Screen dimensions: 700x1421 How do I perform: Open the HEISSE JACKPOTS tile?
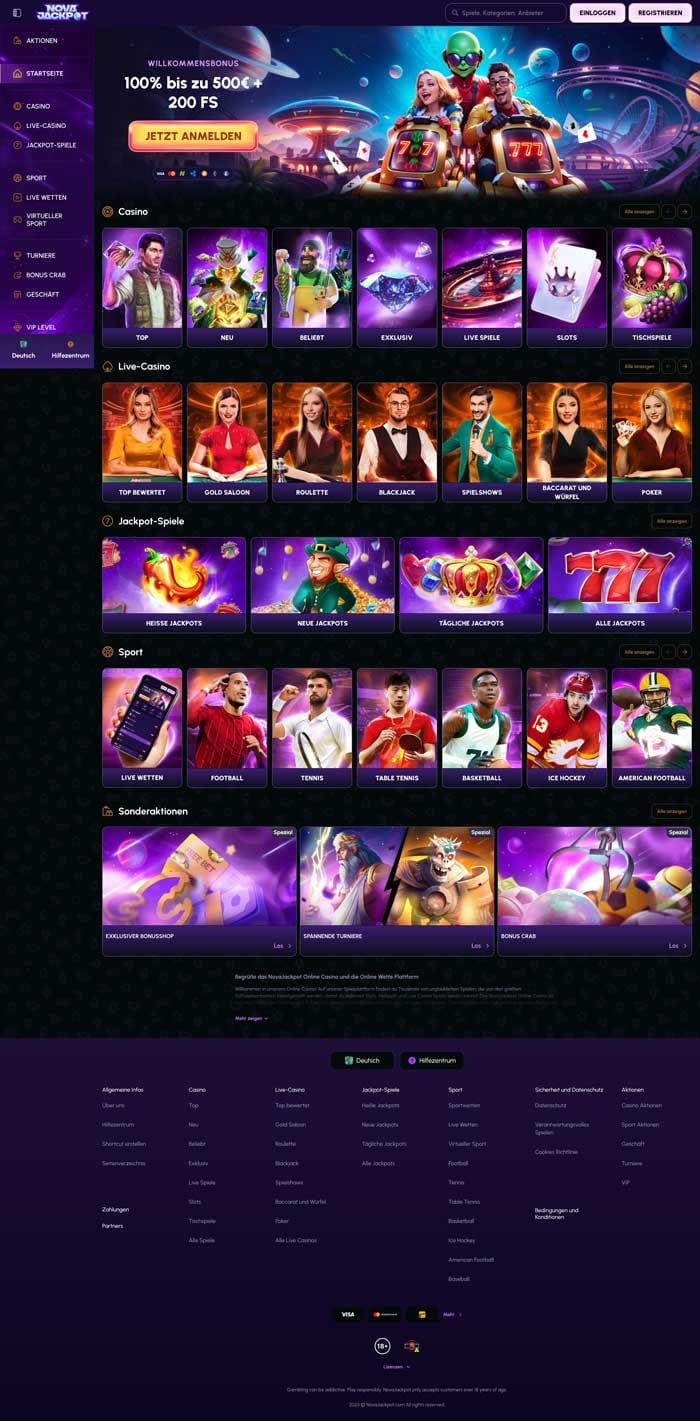pyautogui.click(x=174, y=585)
